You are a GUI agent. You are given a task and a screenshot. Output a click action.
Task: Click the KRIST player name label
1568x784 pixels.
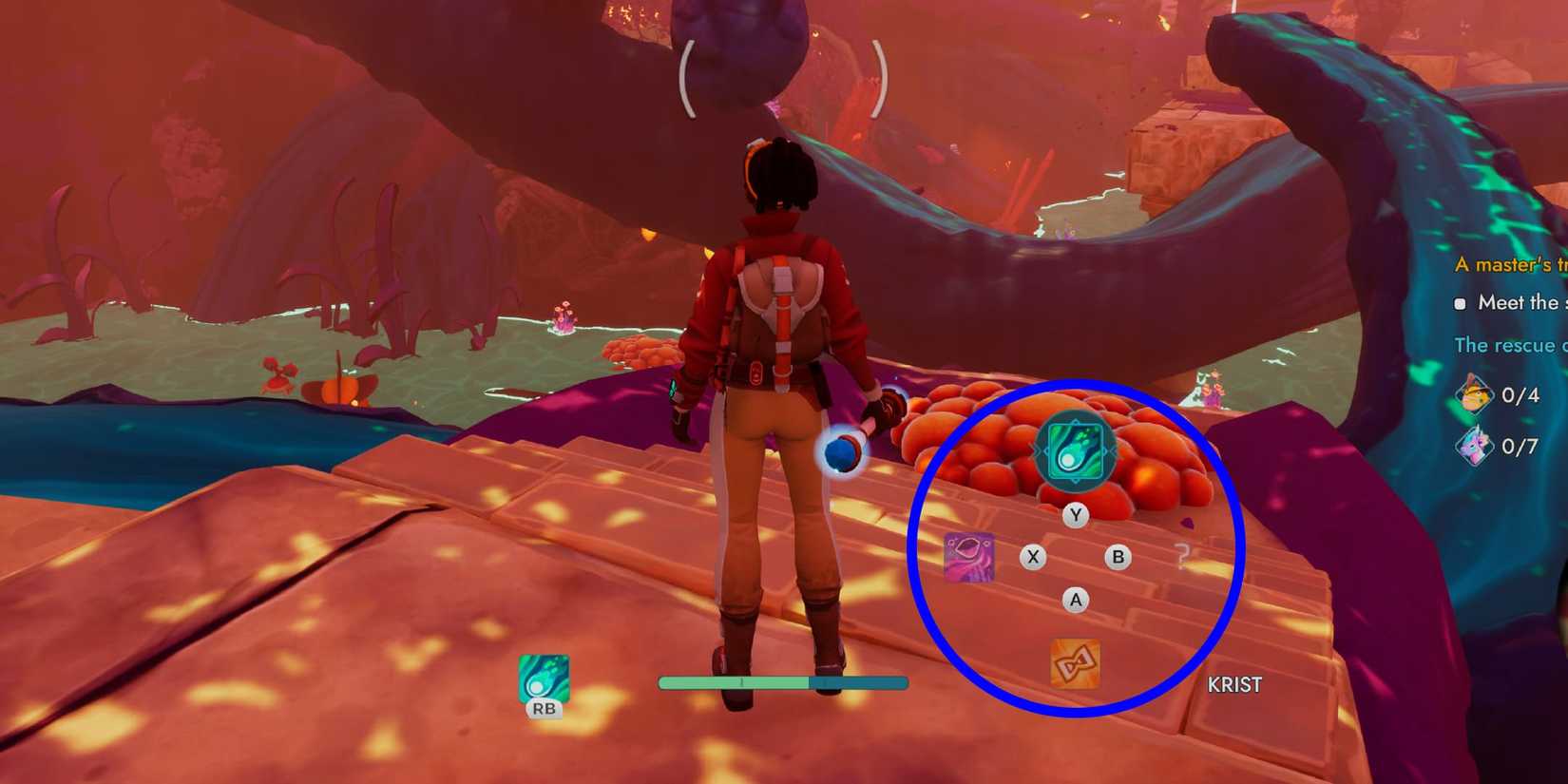pyautogui.click(x=1234, y=684)
